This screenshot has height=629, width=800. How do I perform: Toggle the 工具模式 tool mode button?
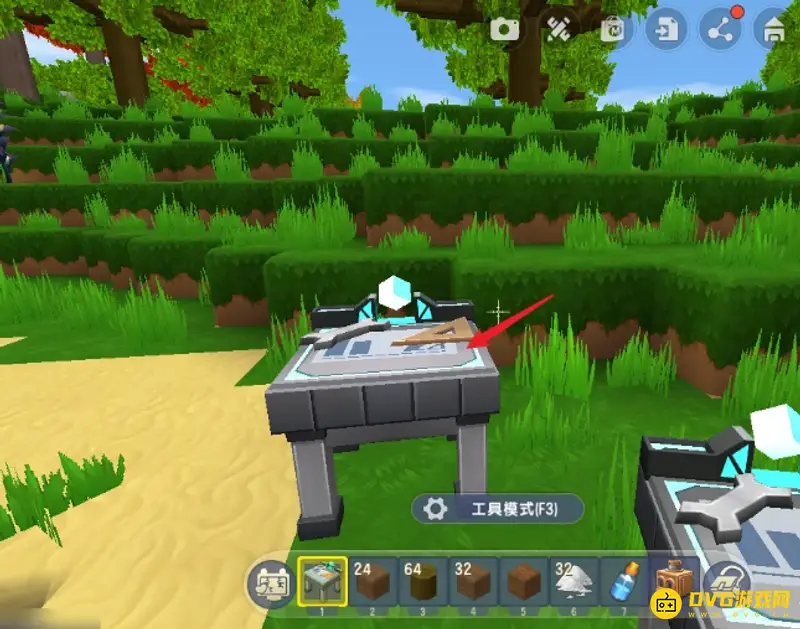click(497, 508)
